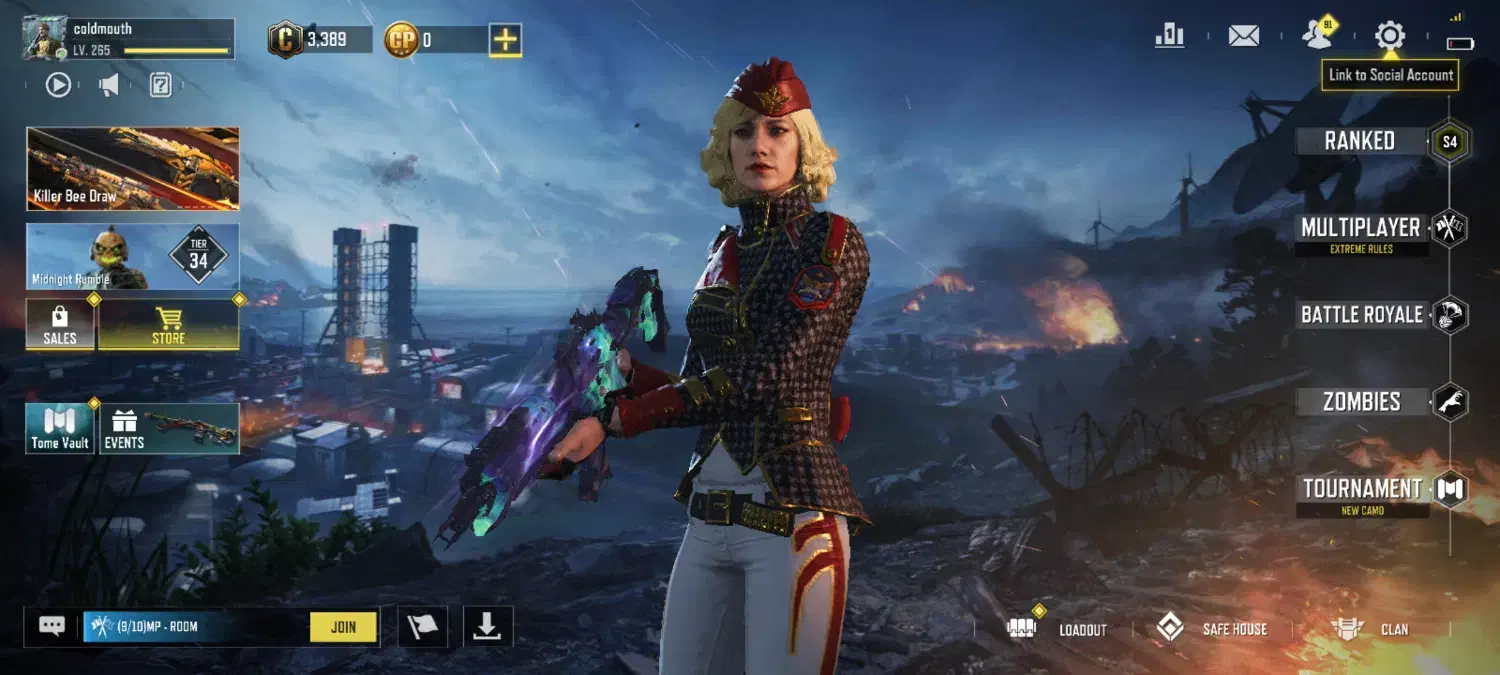The image size is (1500, 675).
Task: Enter Zombies mode
Action: pyautogui.click(x=1361, y=402)
